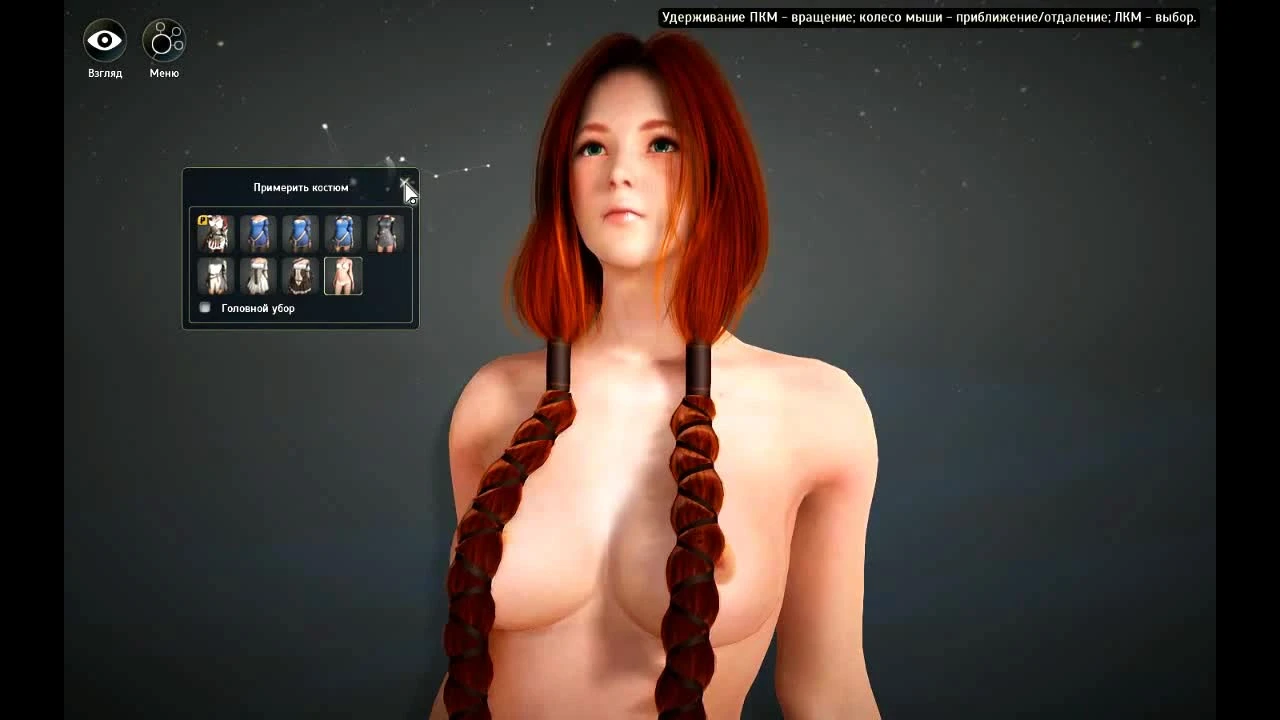Viewport: 1280px width, 720px height.
Task: Enable the Головной убор checkbox
Action: pyautogui.click(x=205, y=307)
